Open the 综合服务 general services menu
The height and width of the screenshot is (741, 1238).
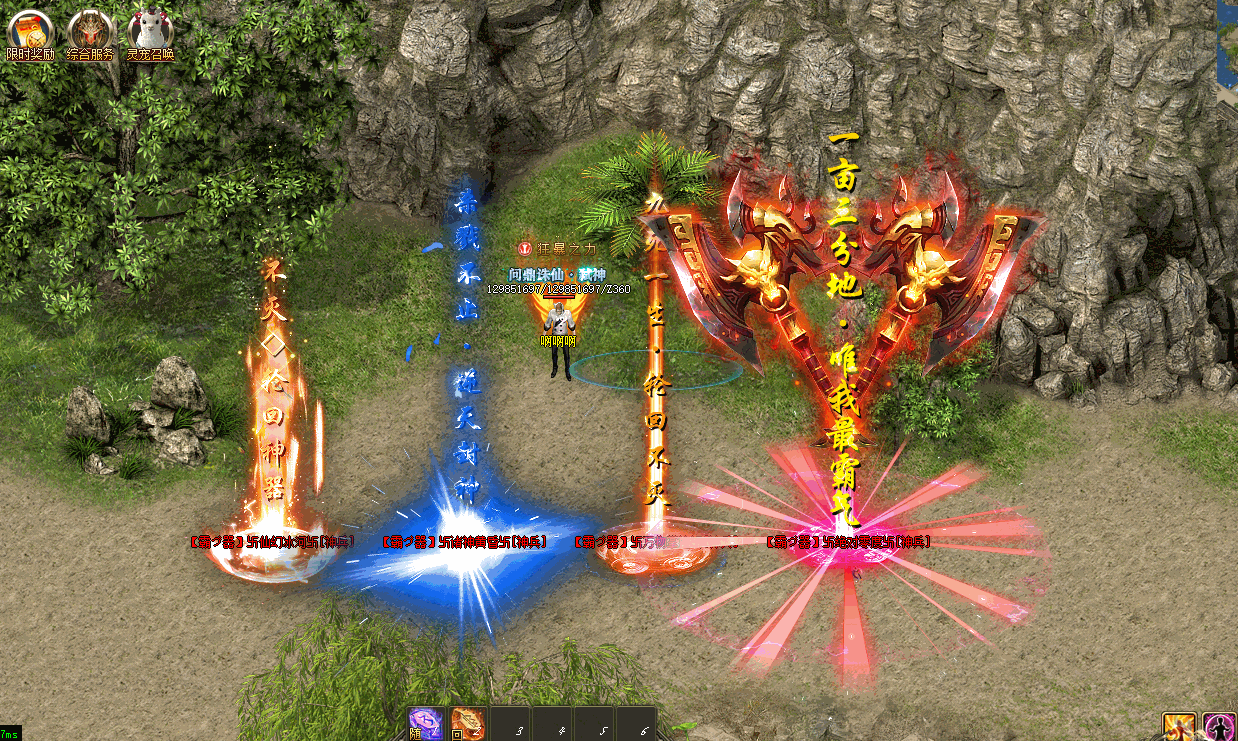tap(90, 32)
